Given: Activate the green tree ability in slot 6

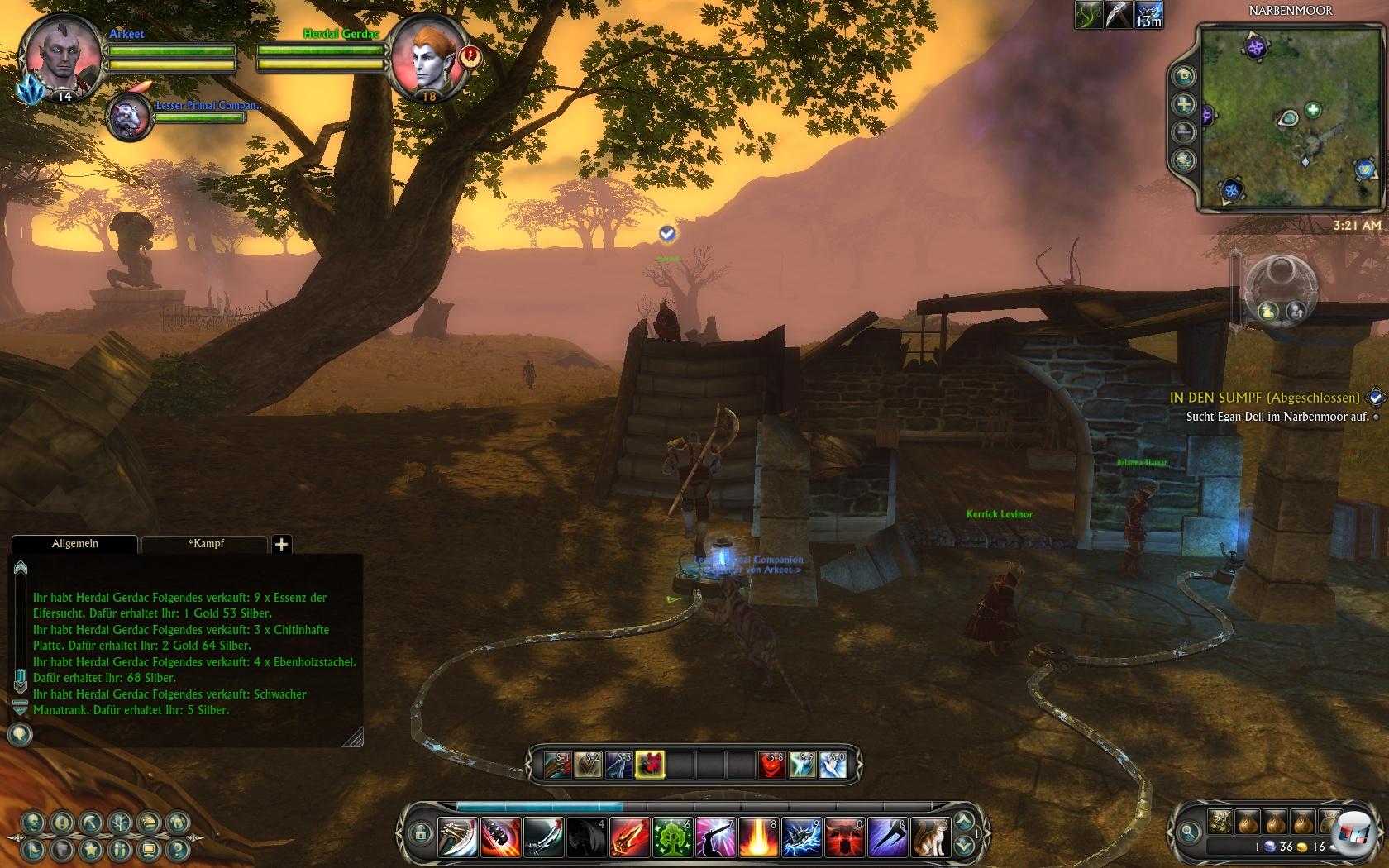Looking at the screenshot, I should click(x=672, y=837).
